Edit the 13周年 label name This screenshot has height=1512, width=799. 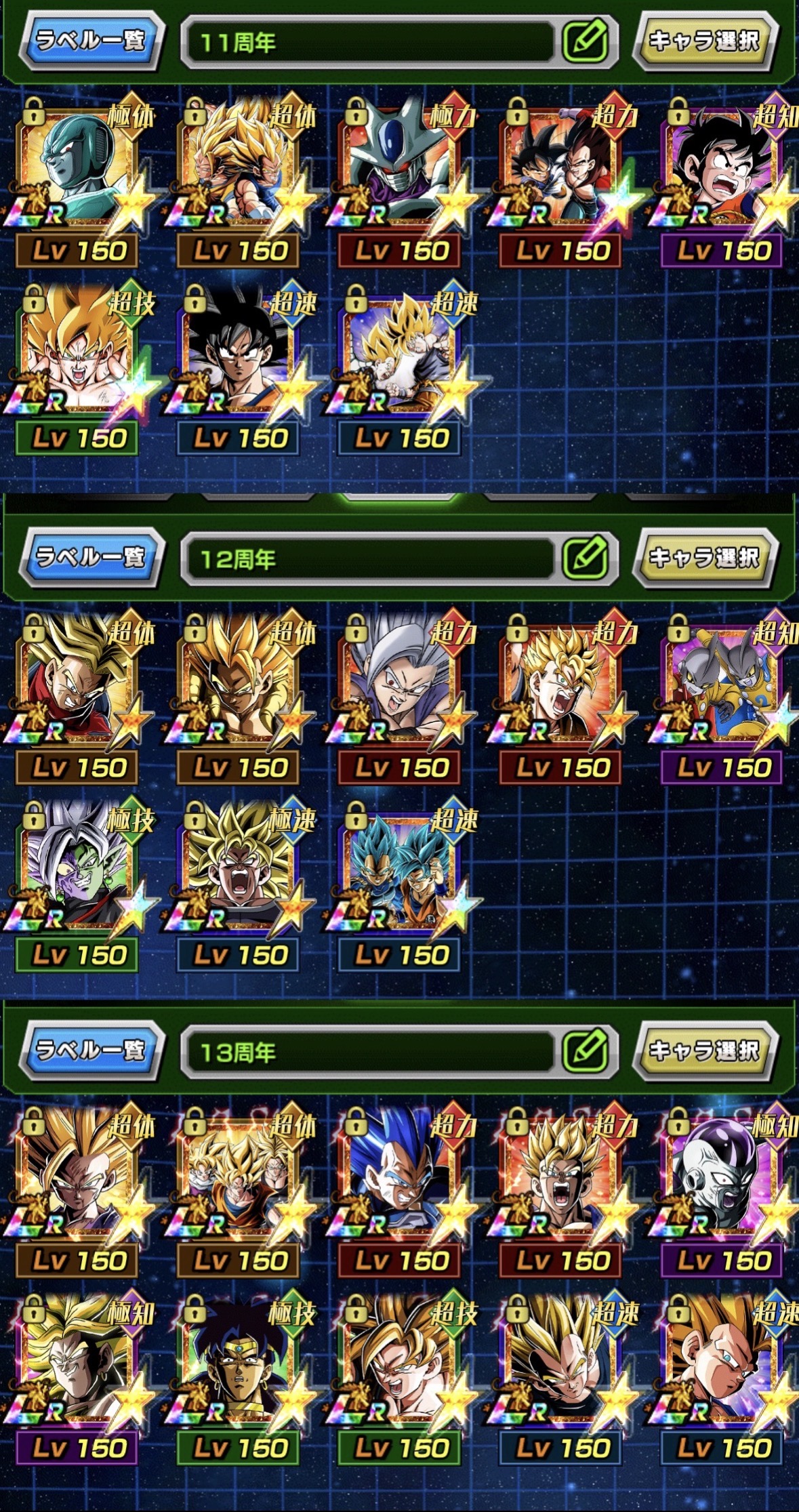point(586,1050)
